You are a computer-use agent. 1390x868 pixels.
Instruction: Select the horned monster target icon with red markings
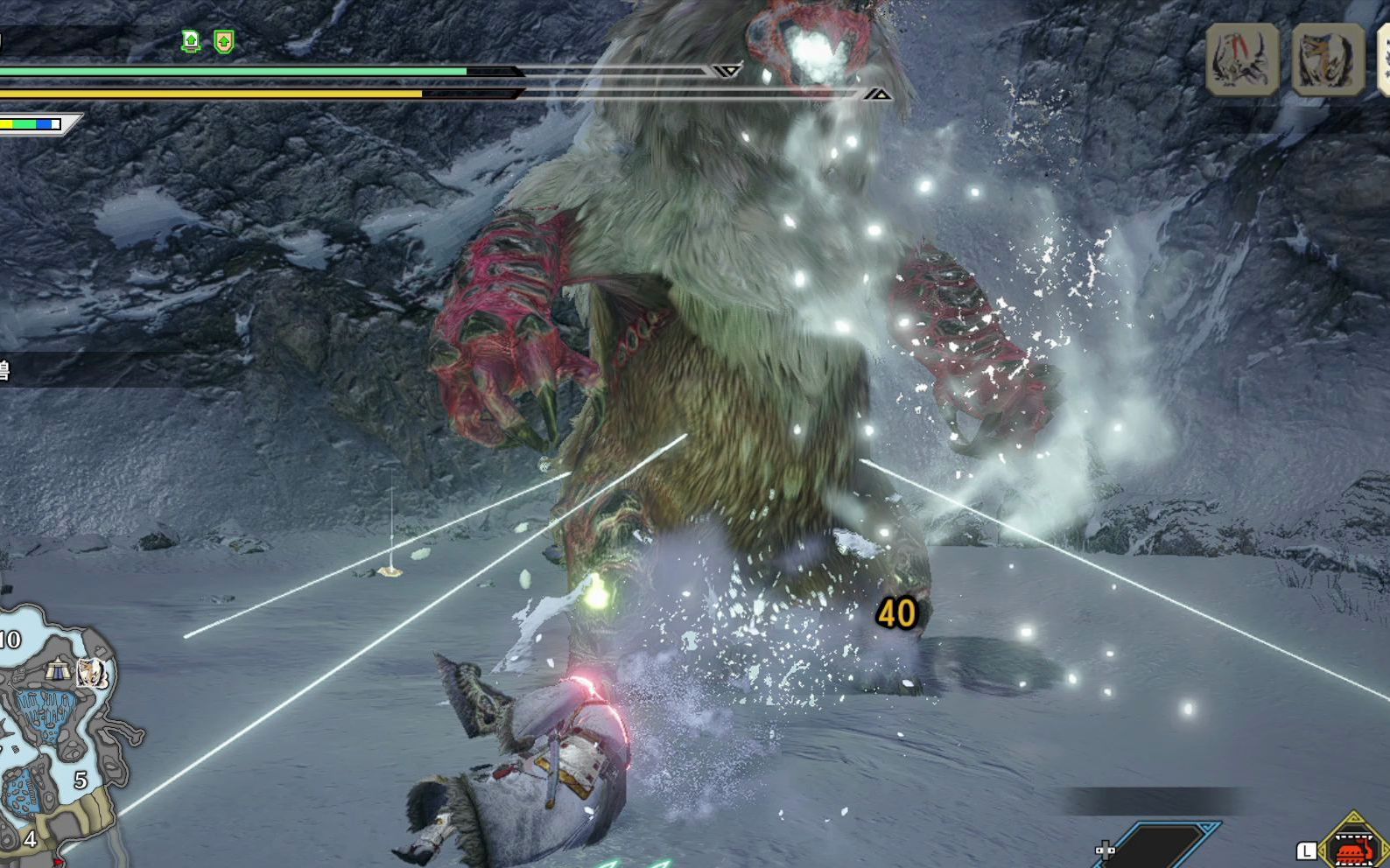pos(1242,59)
